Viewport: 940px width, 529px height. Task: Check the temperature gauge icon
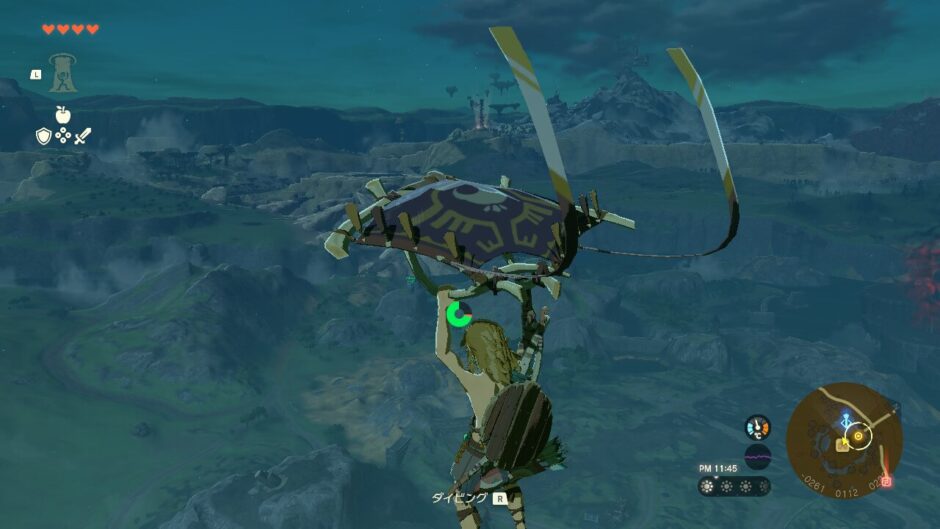click(x=757, y=427)
